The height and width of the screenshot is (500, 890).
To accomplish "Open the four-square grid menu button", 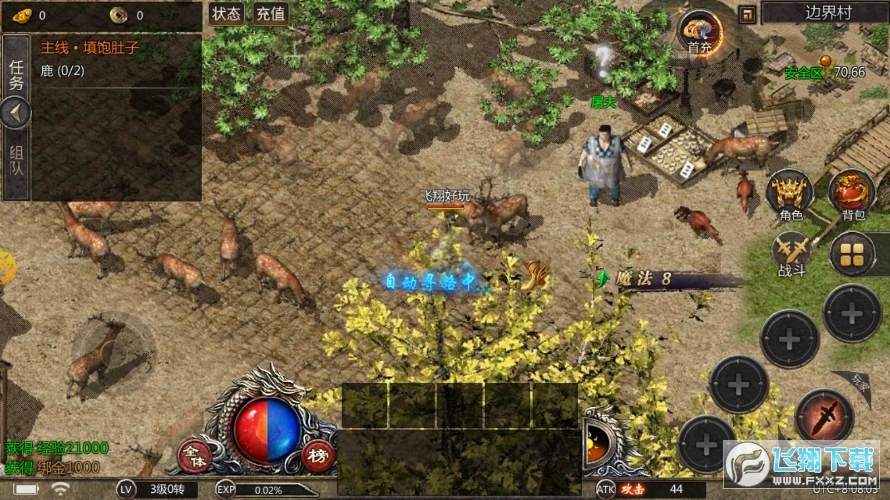I will click(852, 253).
